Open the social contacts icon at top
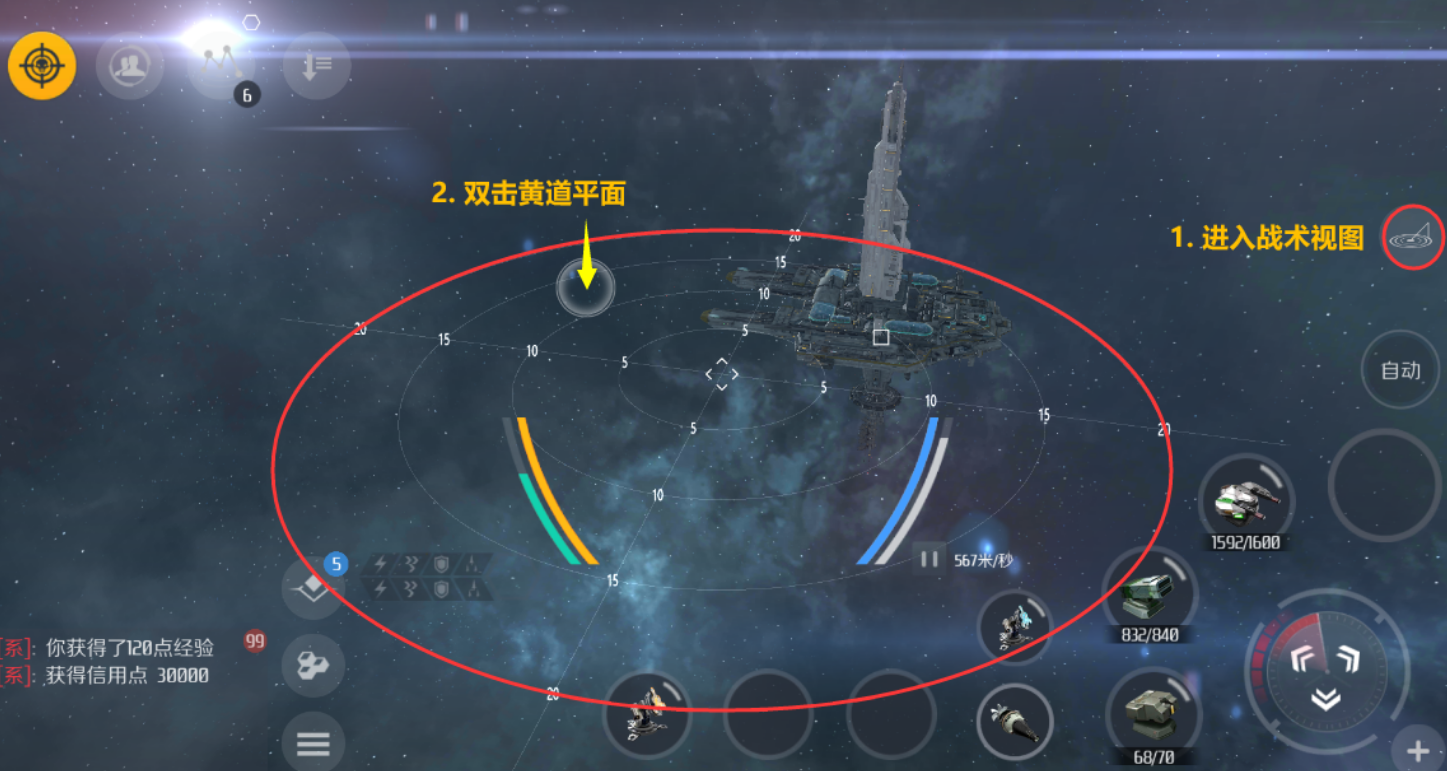The image size is (1447, 771). 129,66
